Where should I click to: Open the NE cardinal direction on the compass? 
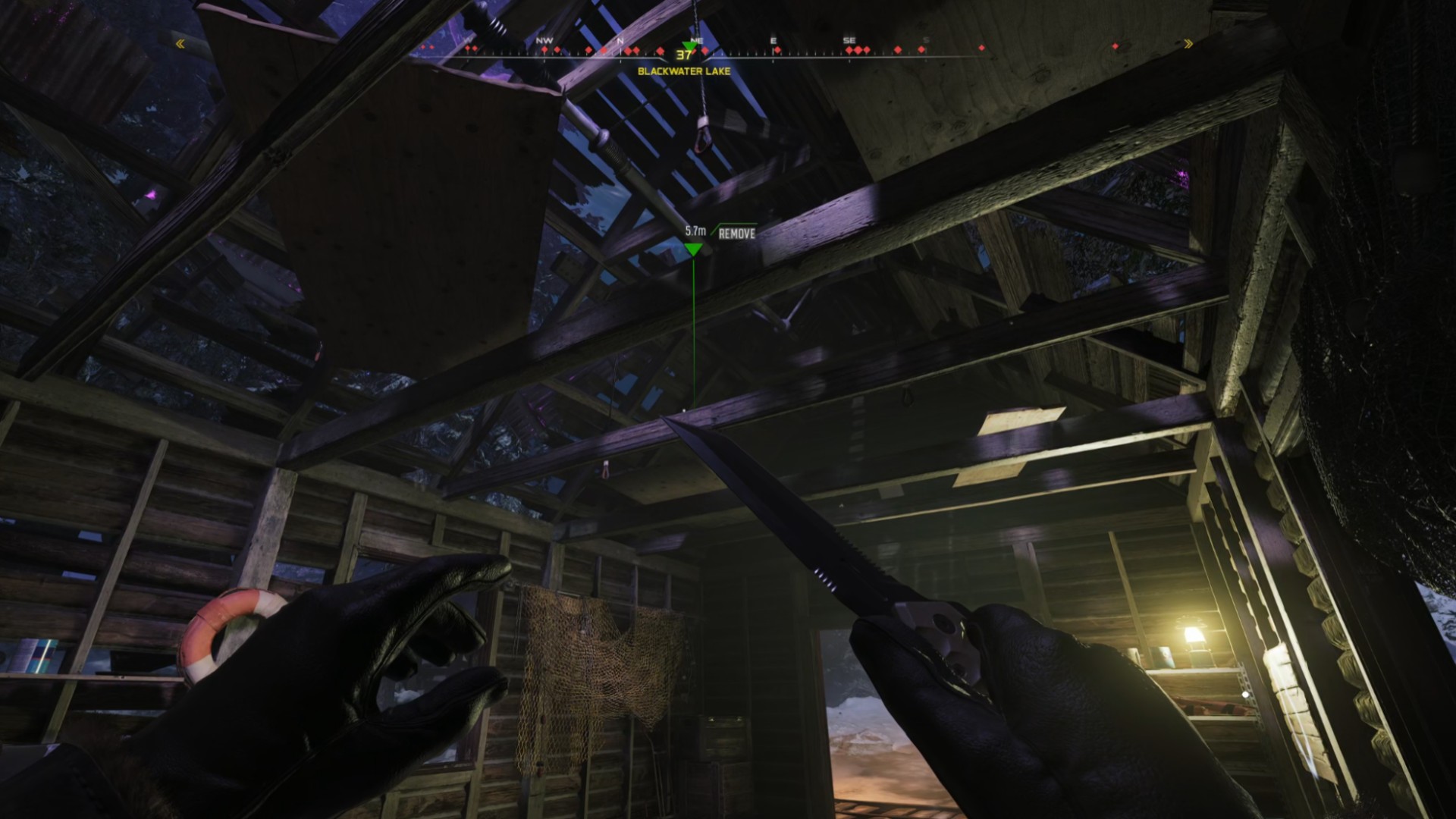pos(697,39)
